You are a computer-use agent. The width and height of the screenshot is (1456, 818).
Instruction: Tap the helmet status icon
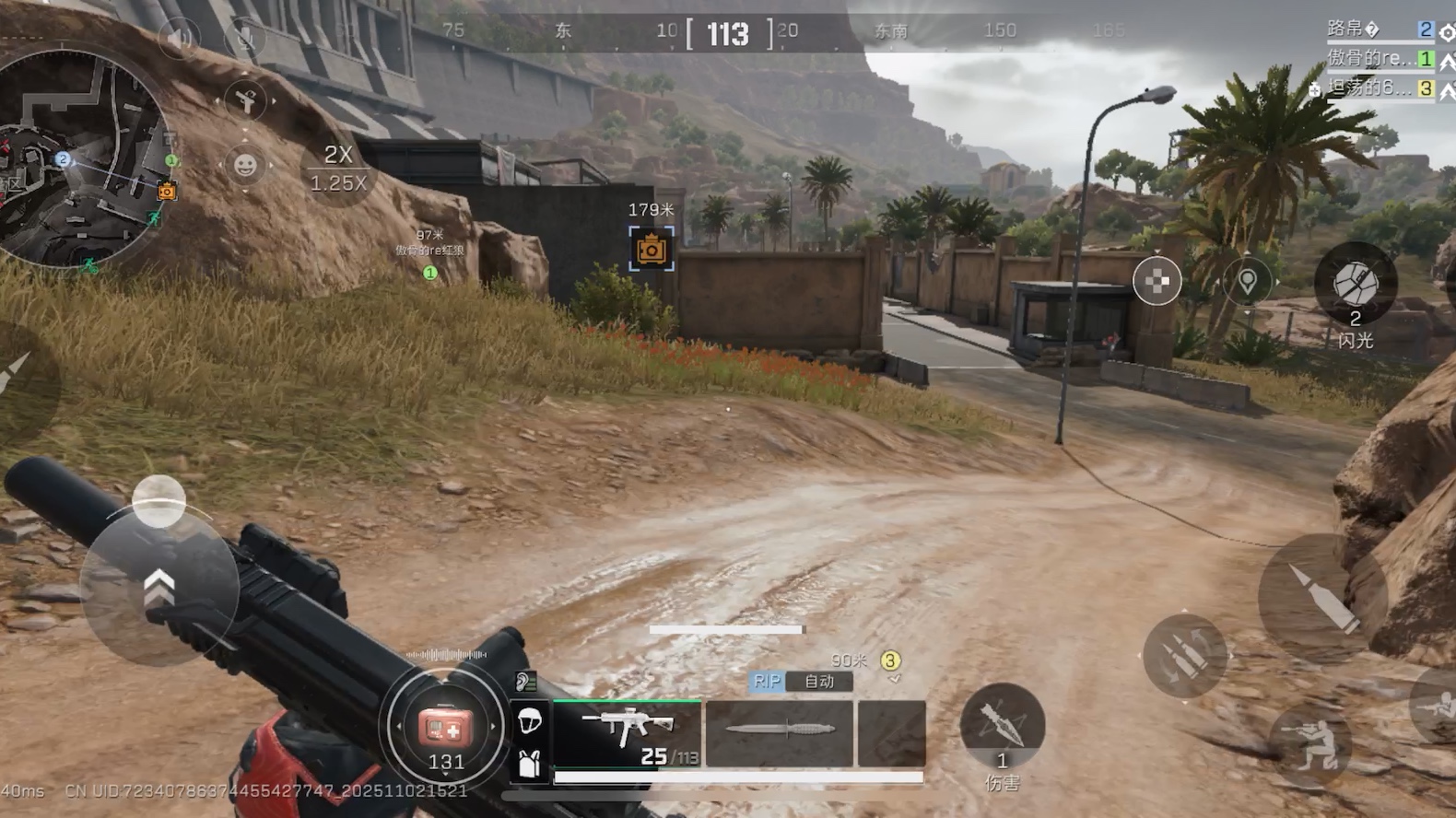[530, 721]
